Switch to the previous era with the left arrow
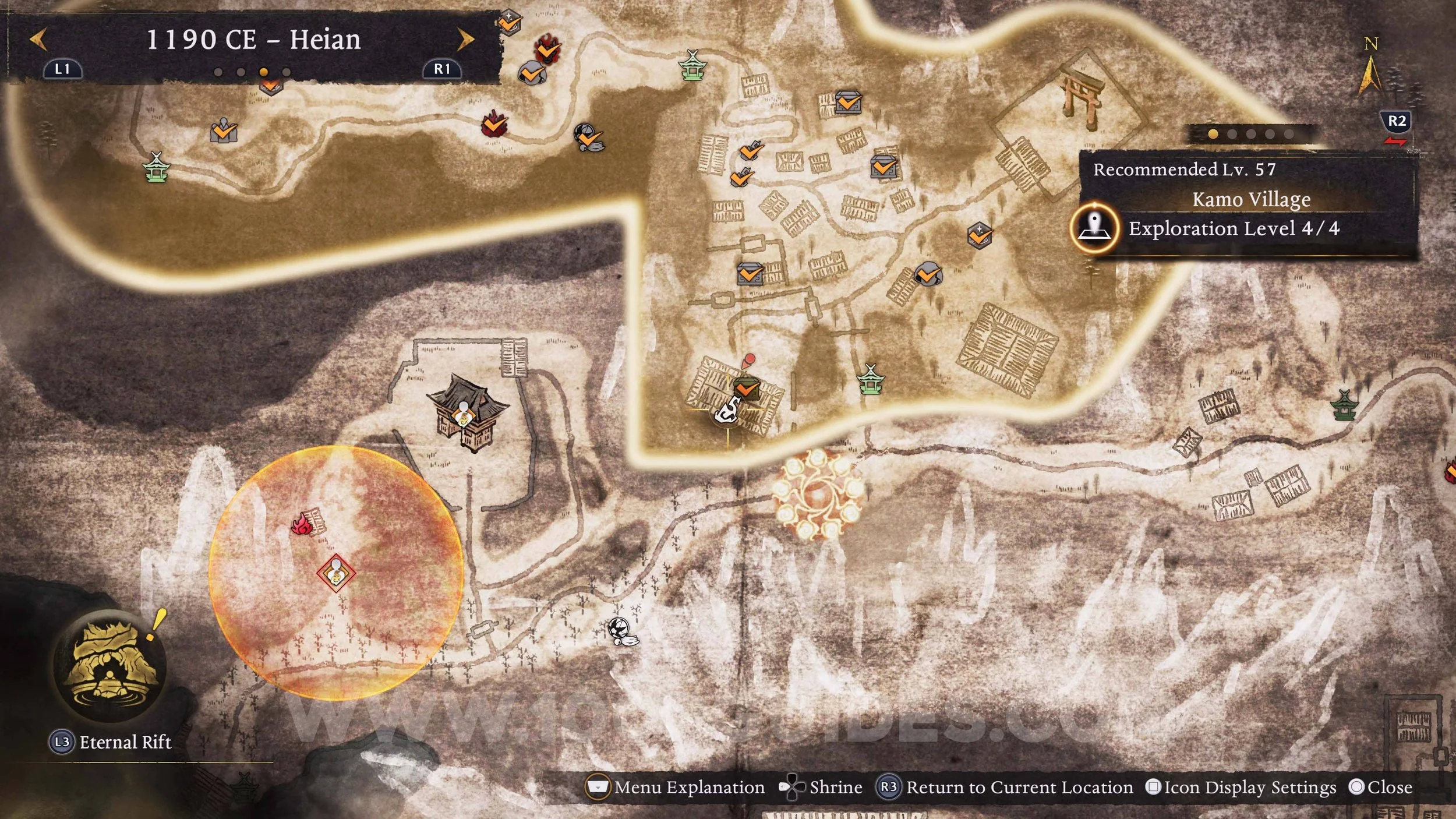The image size is (1456, 819). [x=38, y=40]
